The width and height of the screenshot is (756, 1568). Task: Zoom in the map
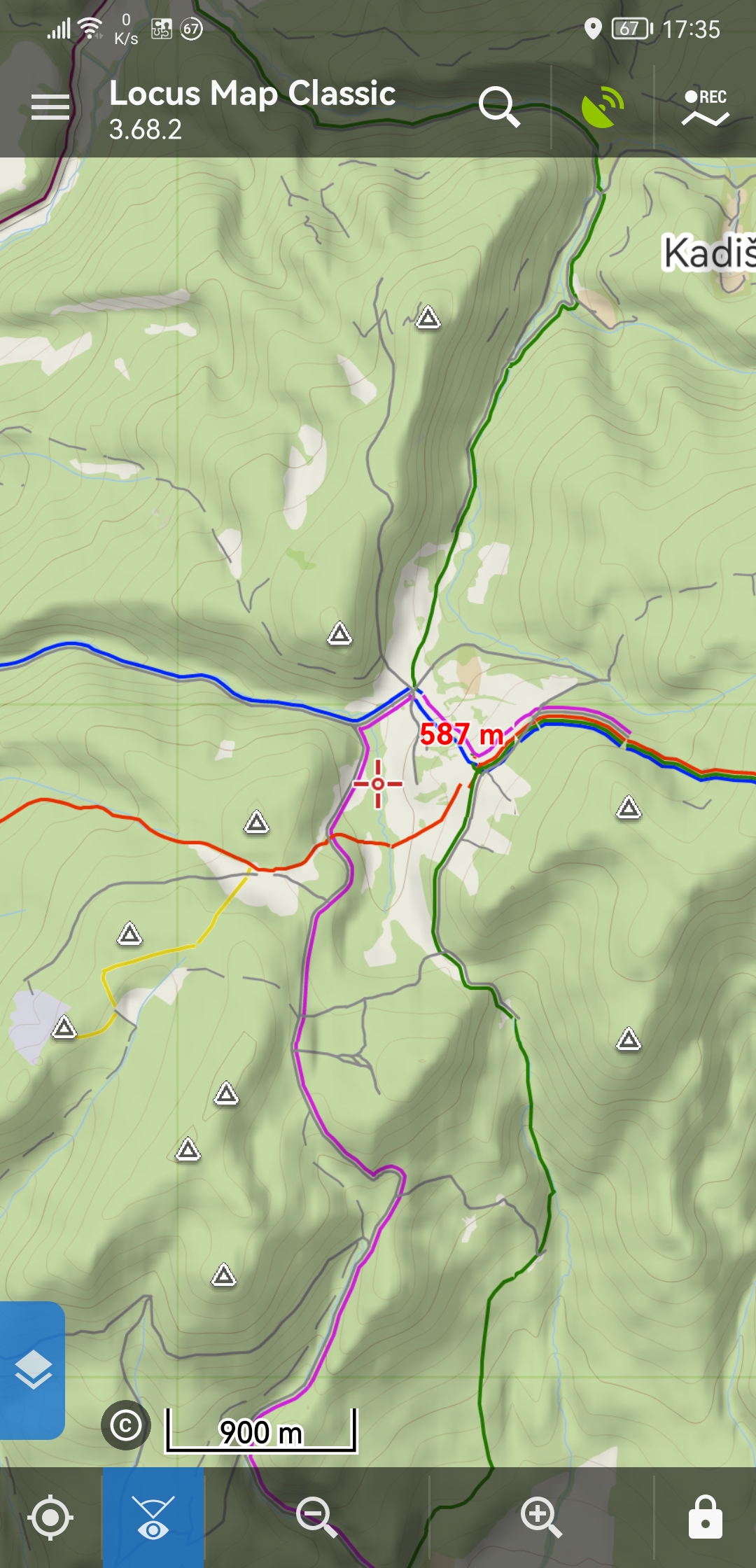[541, 1518]
